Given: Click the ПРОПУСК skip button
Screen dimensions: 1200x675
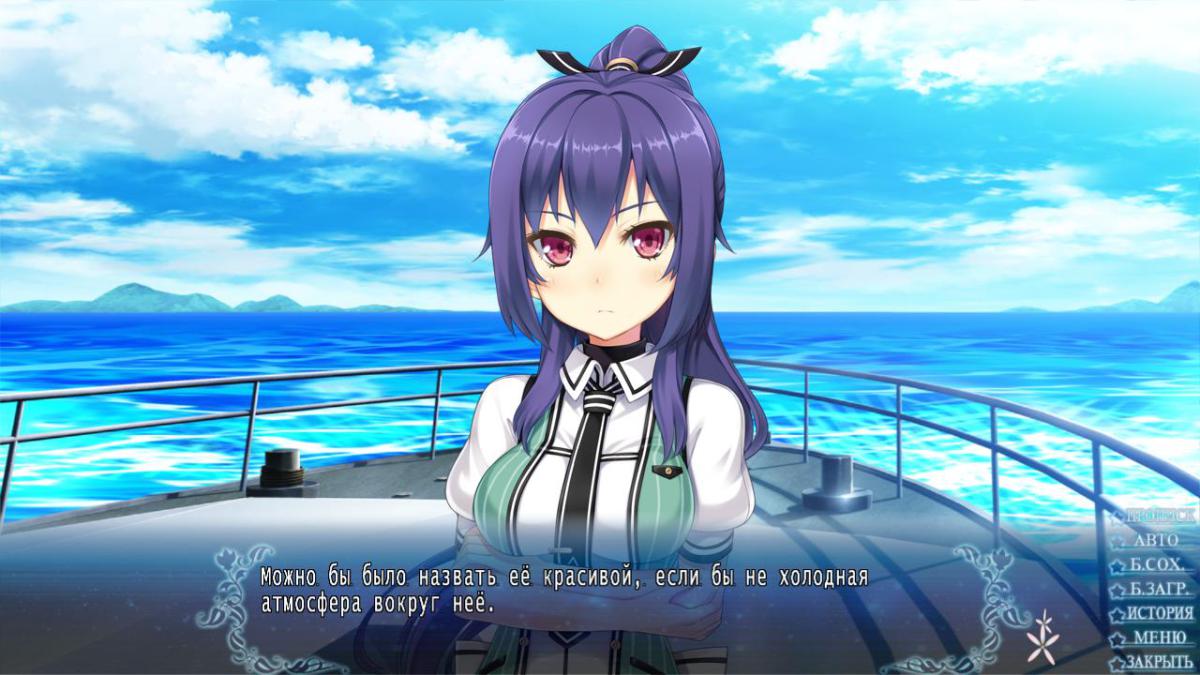Looking at the screenshot, I should pos(1158,516).
